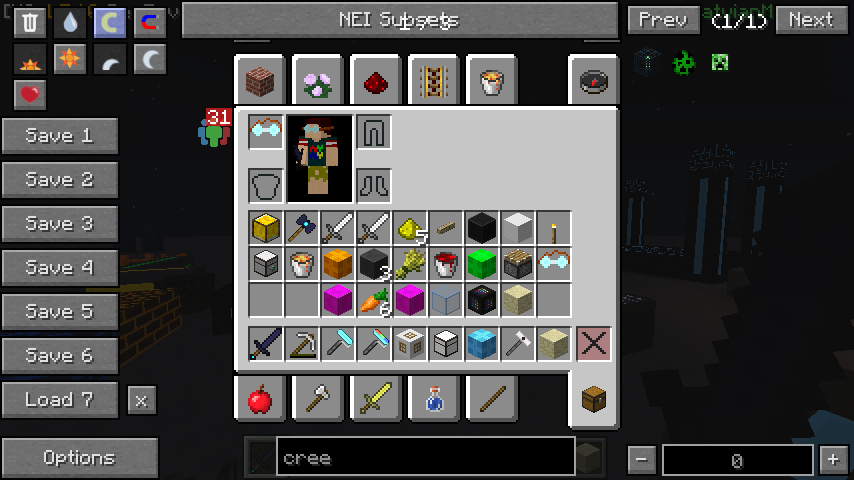Switch to the apple Foodstuffs tab

pyautogui.click(x=260, y=400)
